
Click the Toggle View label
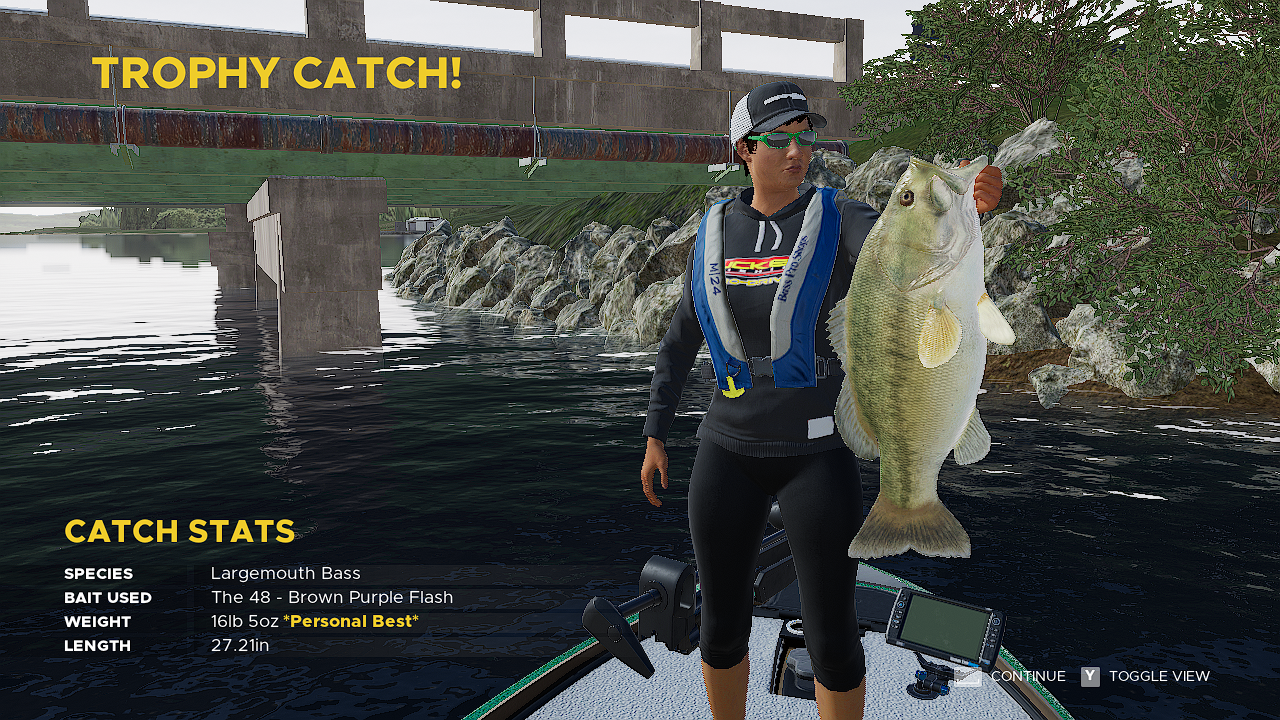coord(1159,677)
